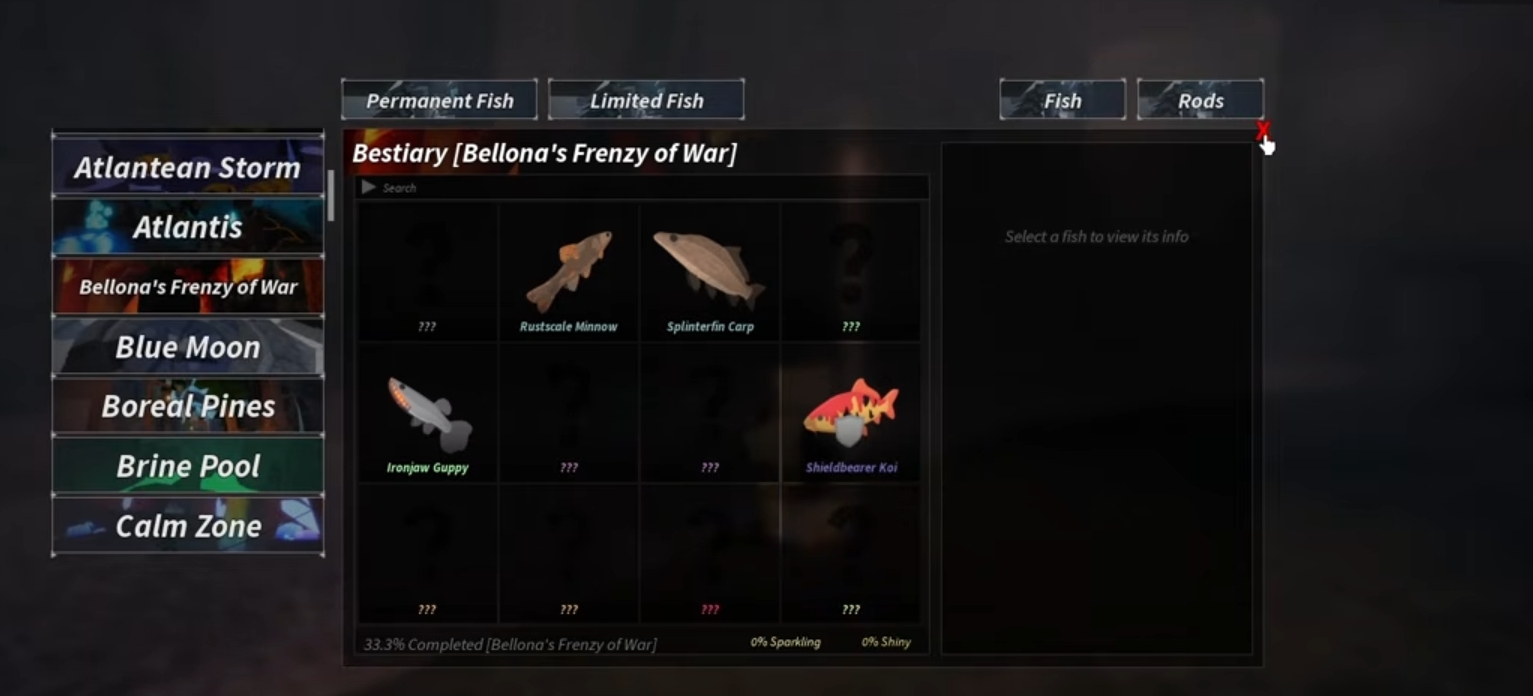Click the location list scrollbar
1533x696 pixels.
331,195
